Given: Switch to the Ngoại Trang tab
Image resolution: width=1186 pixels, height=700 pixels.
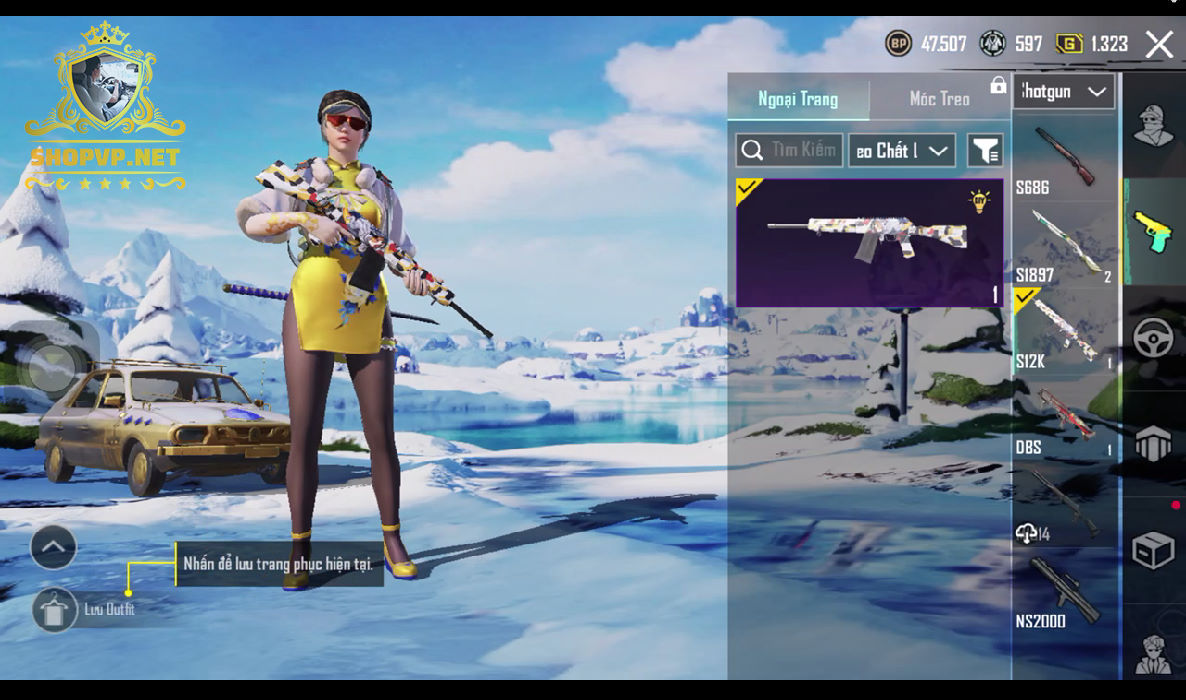Looking at the screenshot, I should (798, 99).
